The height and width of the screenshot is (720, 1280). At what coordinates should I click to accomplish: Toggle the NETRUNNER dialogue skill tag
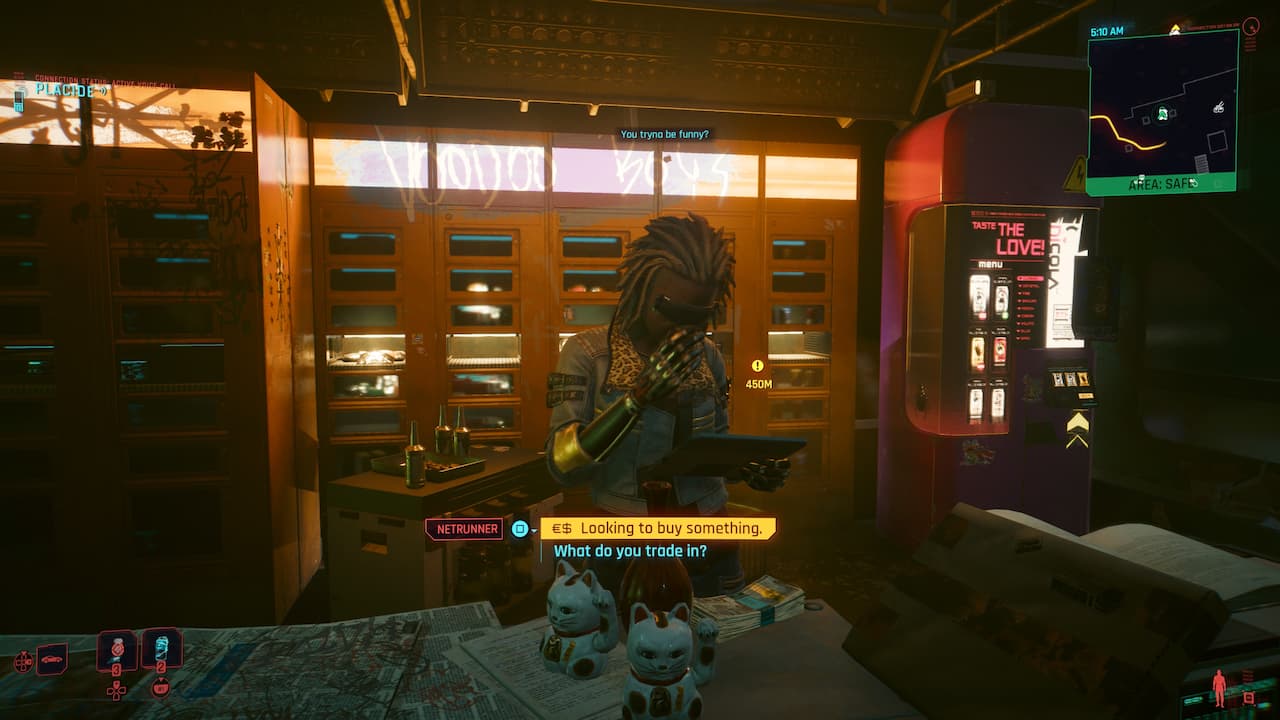pyautogui.click(x=466, y=529)
